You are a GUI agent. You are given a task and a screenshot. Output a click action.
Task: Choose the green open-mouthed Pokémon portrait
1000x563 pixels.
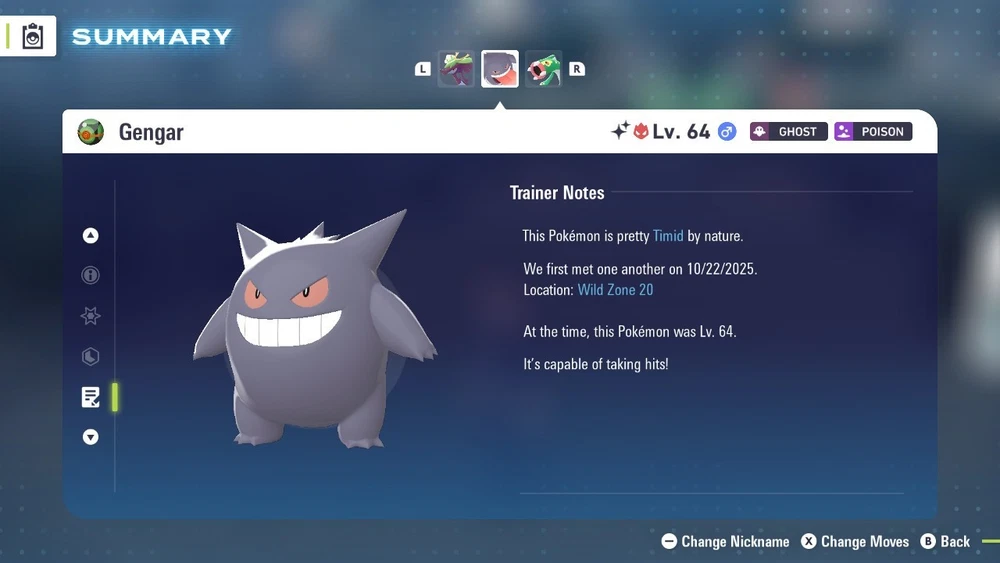543,69
